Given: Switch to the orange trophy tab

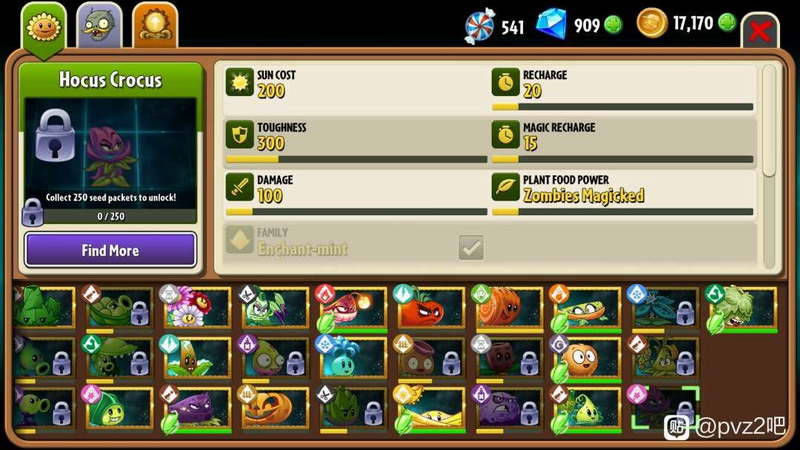Looking at the screenshot, I should pos(155,25).
